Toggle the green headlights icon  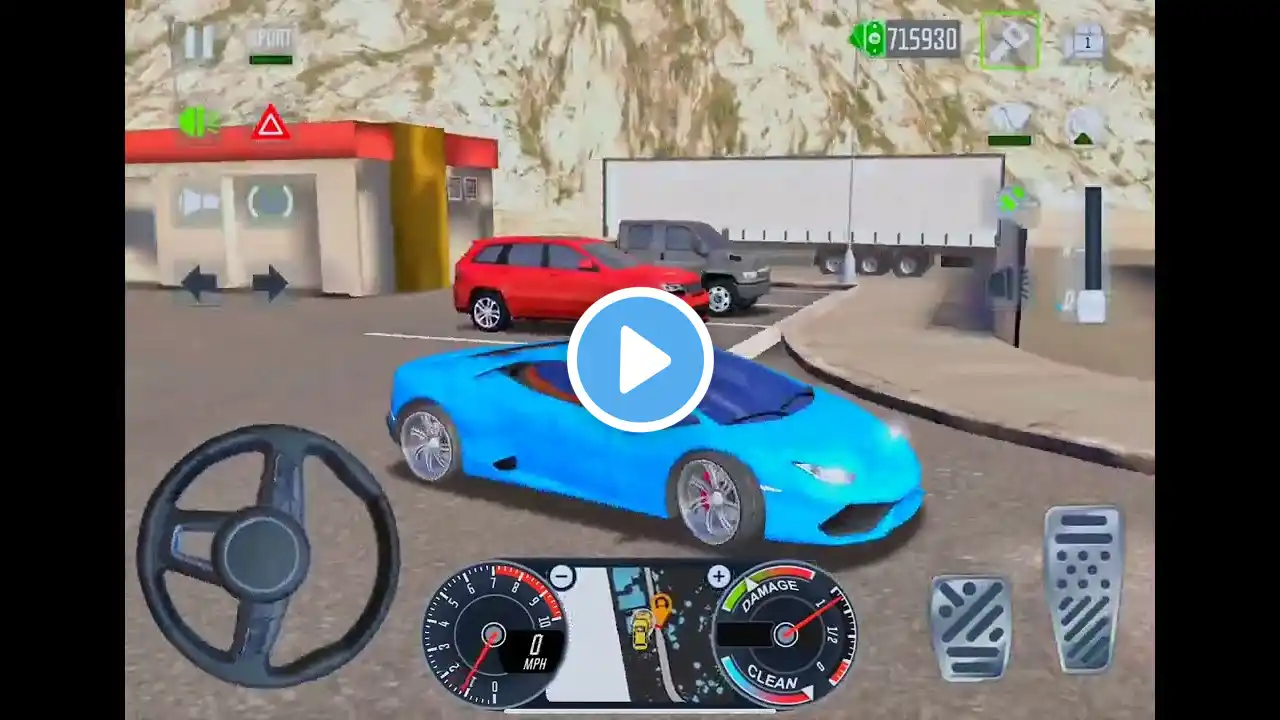click(197, 122)
